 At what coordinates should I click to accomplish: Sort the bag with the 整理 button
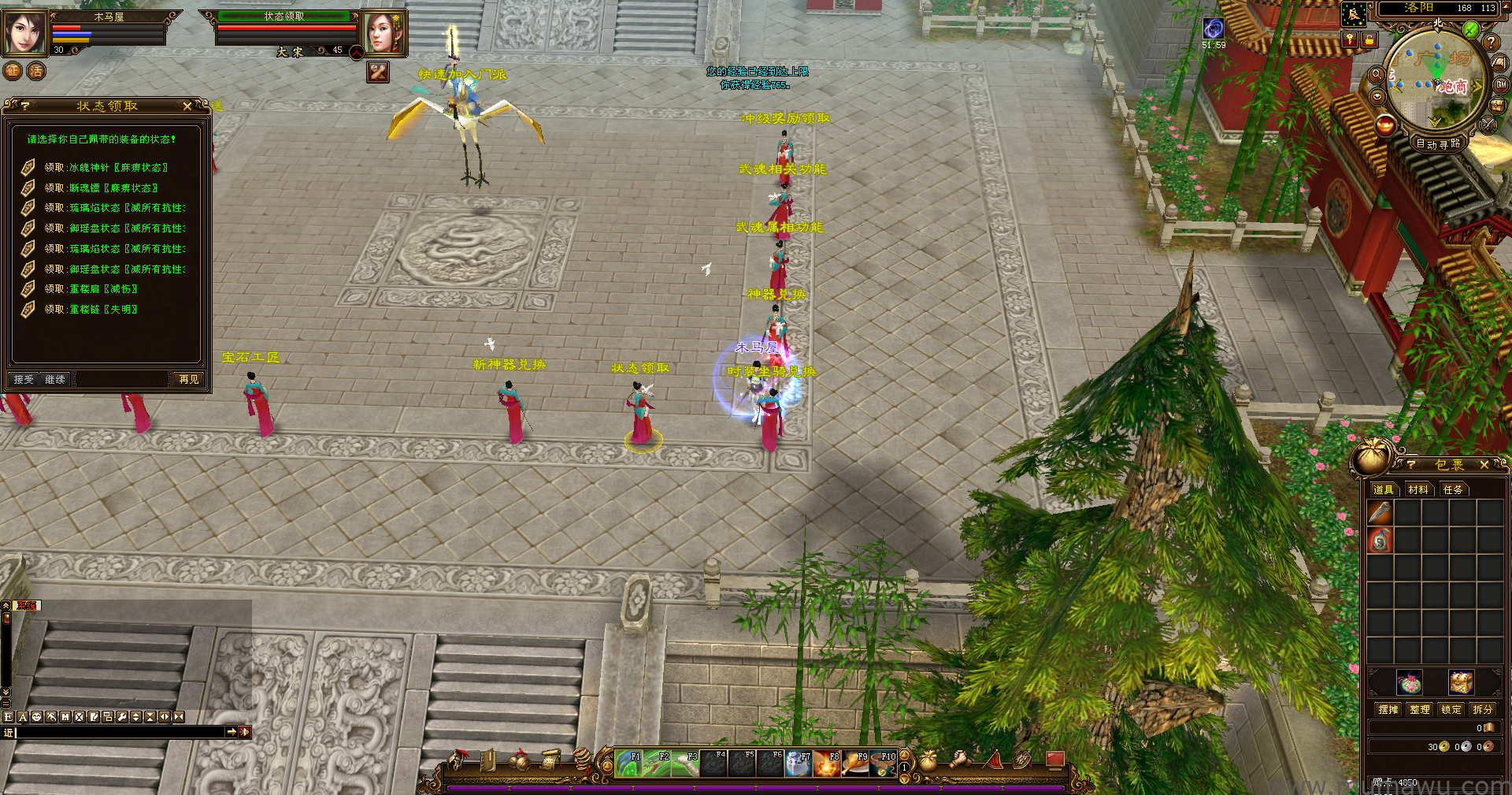coord(1420,709)
